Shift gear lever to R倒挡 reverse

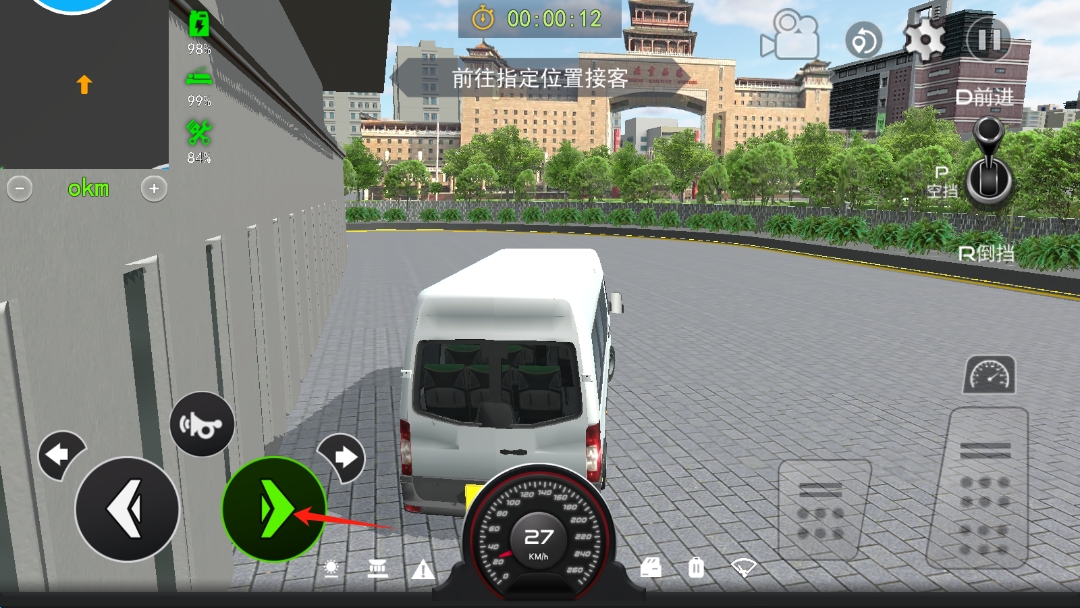coord(986,254)
